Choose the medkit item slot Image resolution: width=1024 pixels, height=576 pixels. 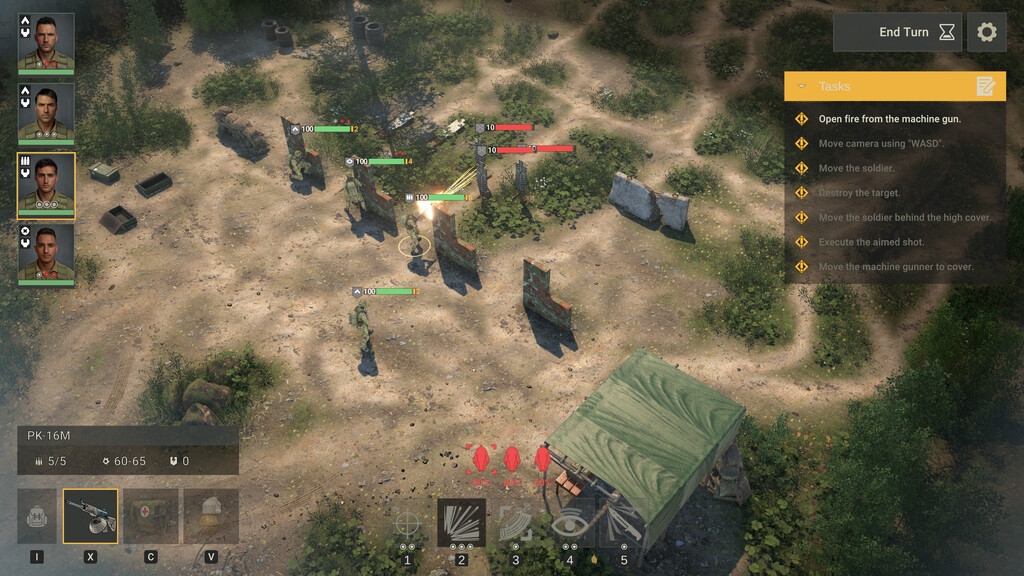(151, 515)
